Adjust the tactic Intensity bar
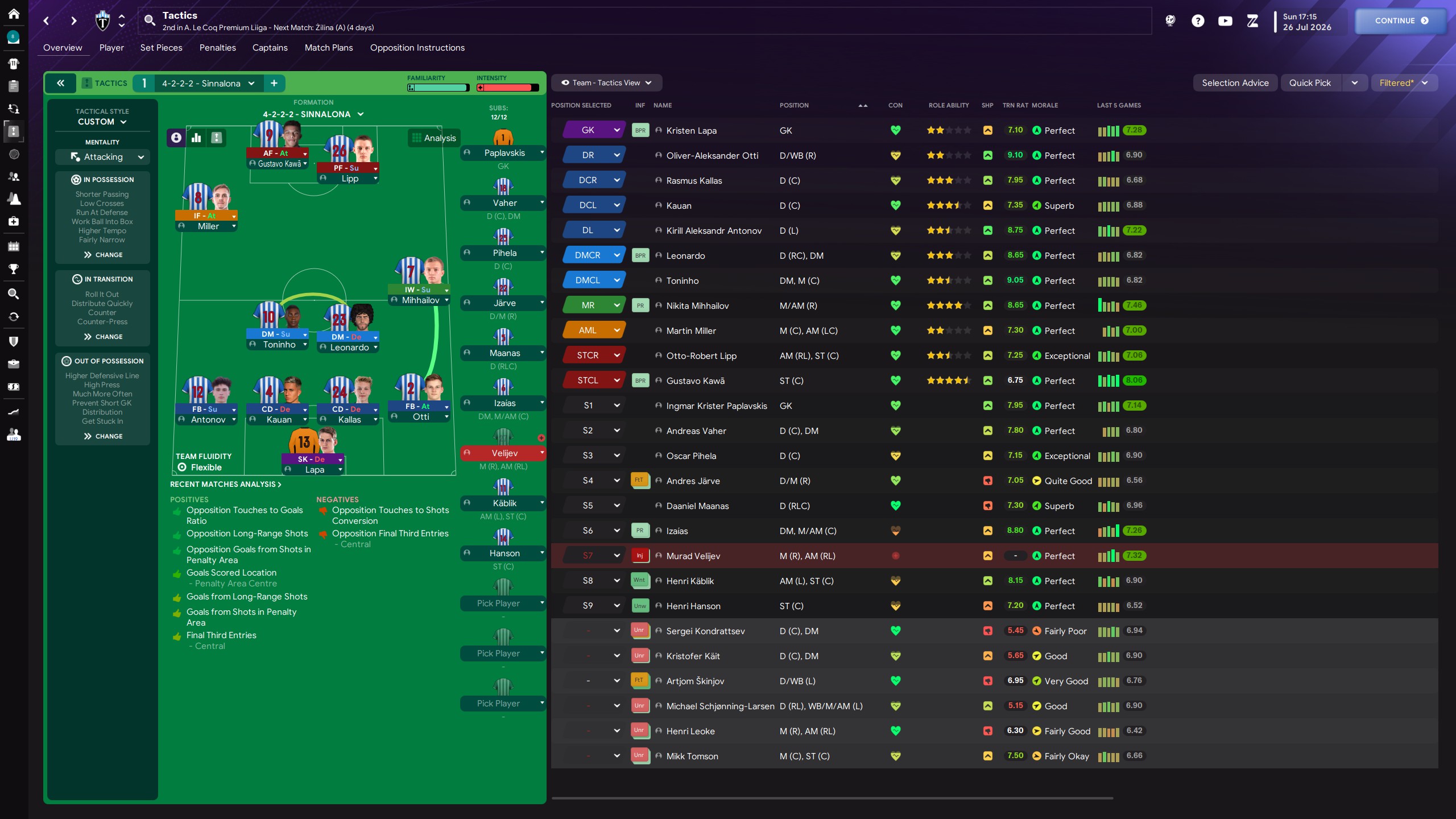1456x819 pixels. tap(508, 88)
